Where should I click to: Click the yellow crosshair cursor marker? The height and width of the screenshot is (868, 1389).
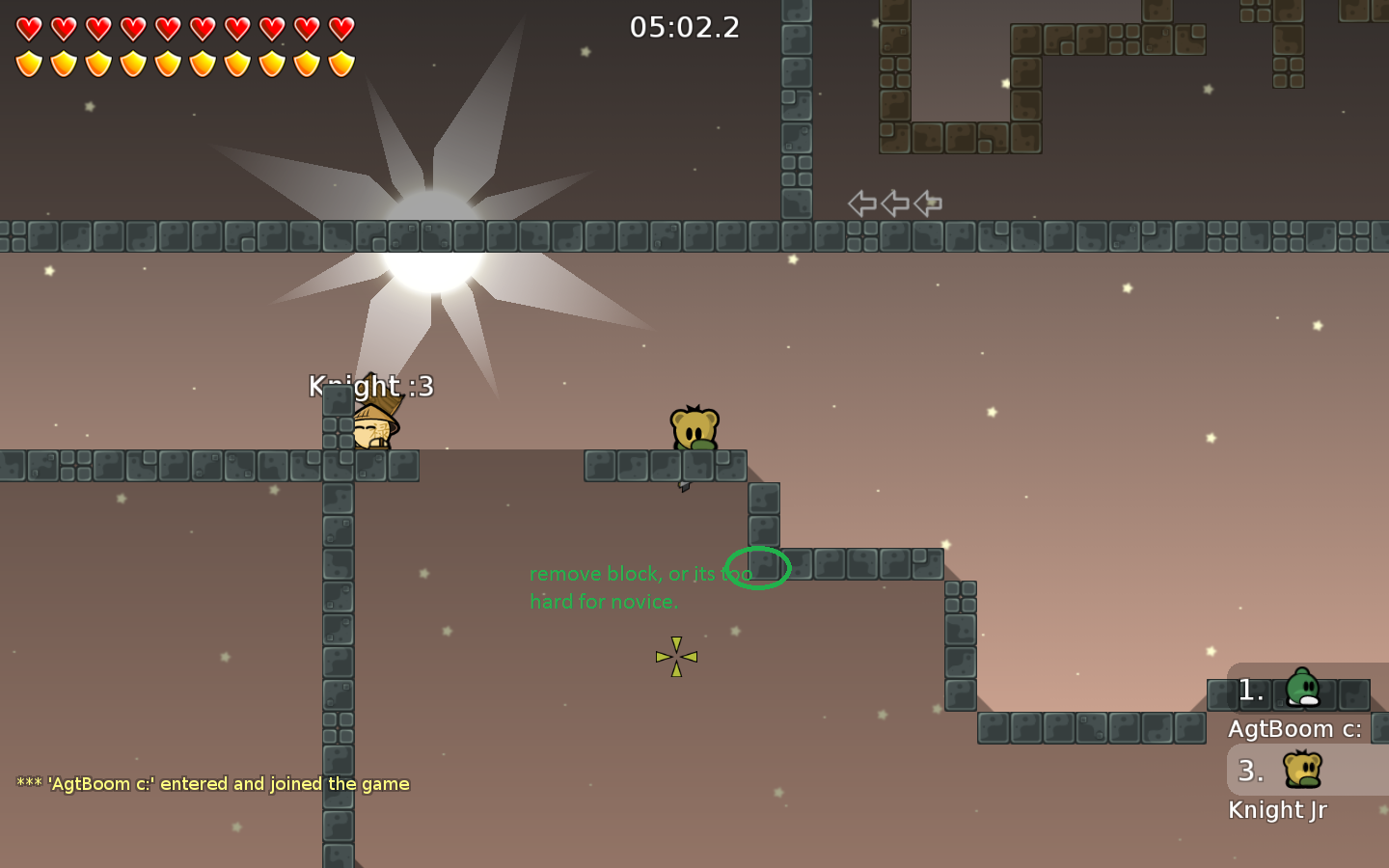point(676,656)
